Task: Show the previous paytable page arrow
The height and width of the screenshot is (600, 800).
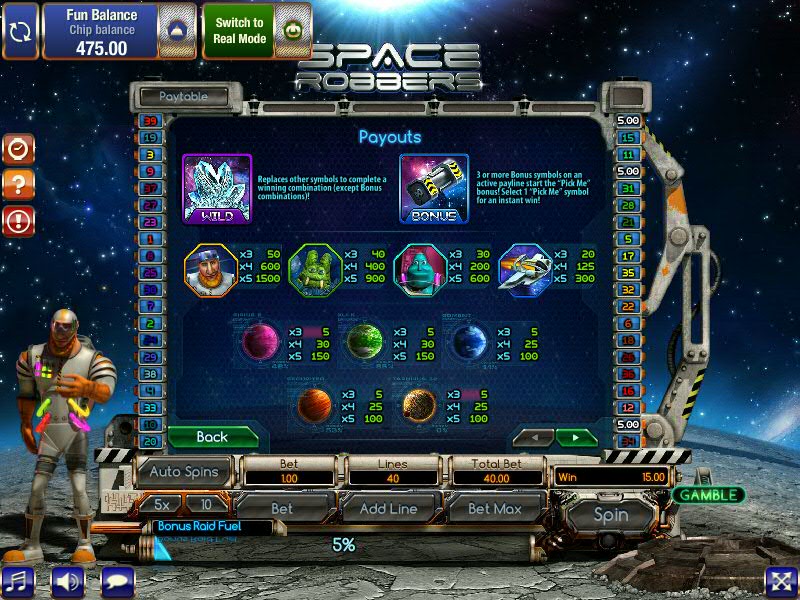Action: [533, 438]
